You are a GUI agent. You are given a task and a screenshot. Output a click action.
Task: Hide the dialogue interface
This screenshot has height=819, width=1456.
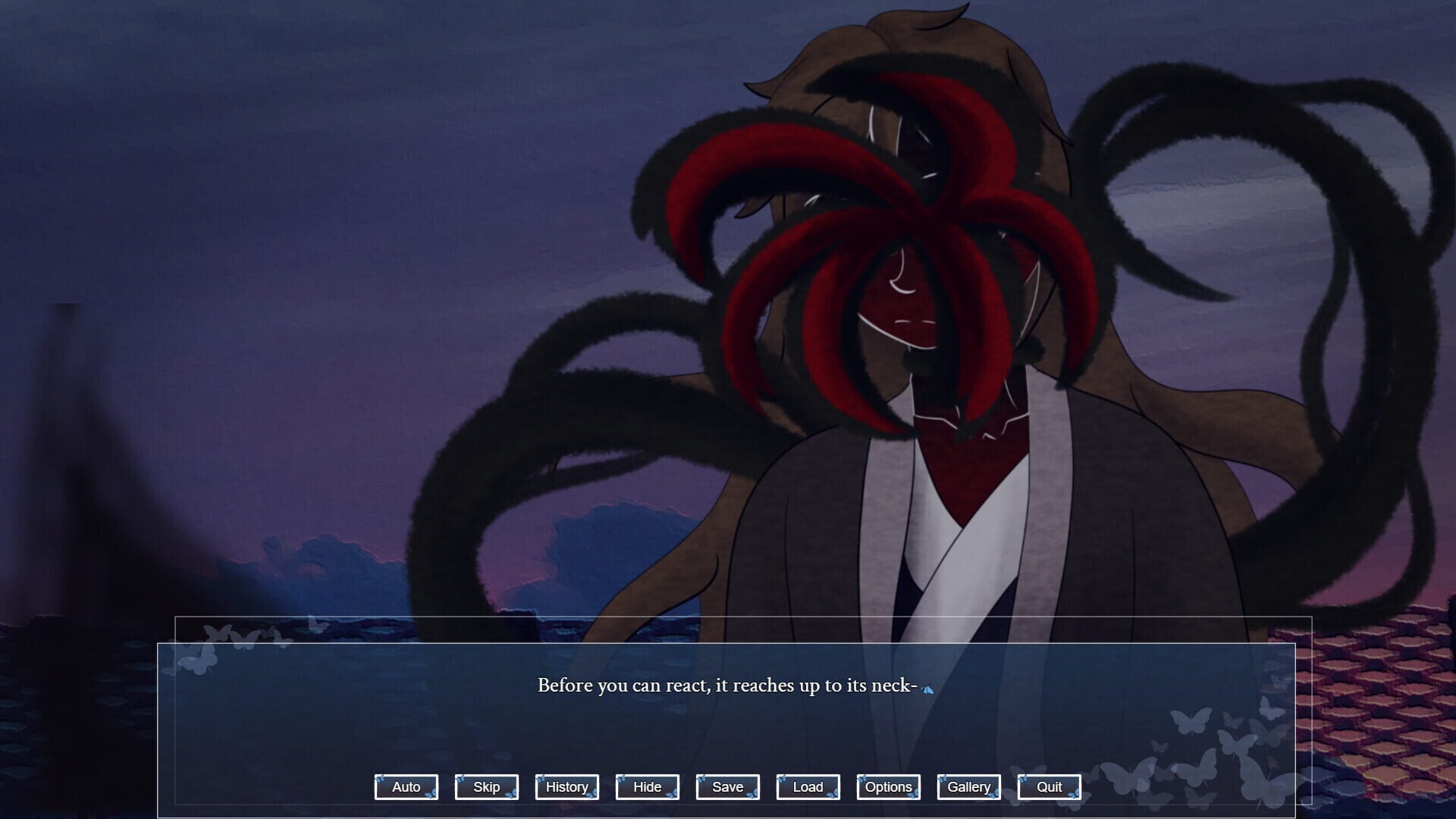pos(647,786)
